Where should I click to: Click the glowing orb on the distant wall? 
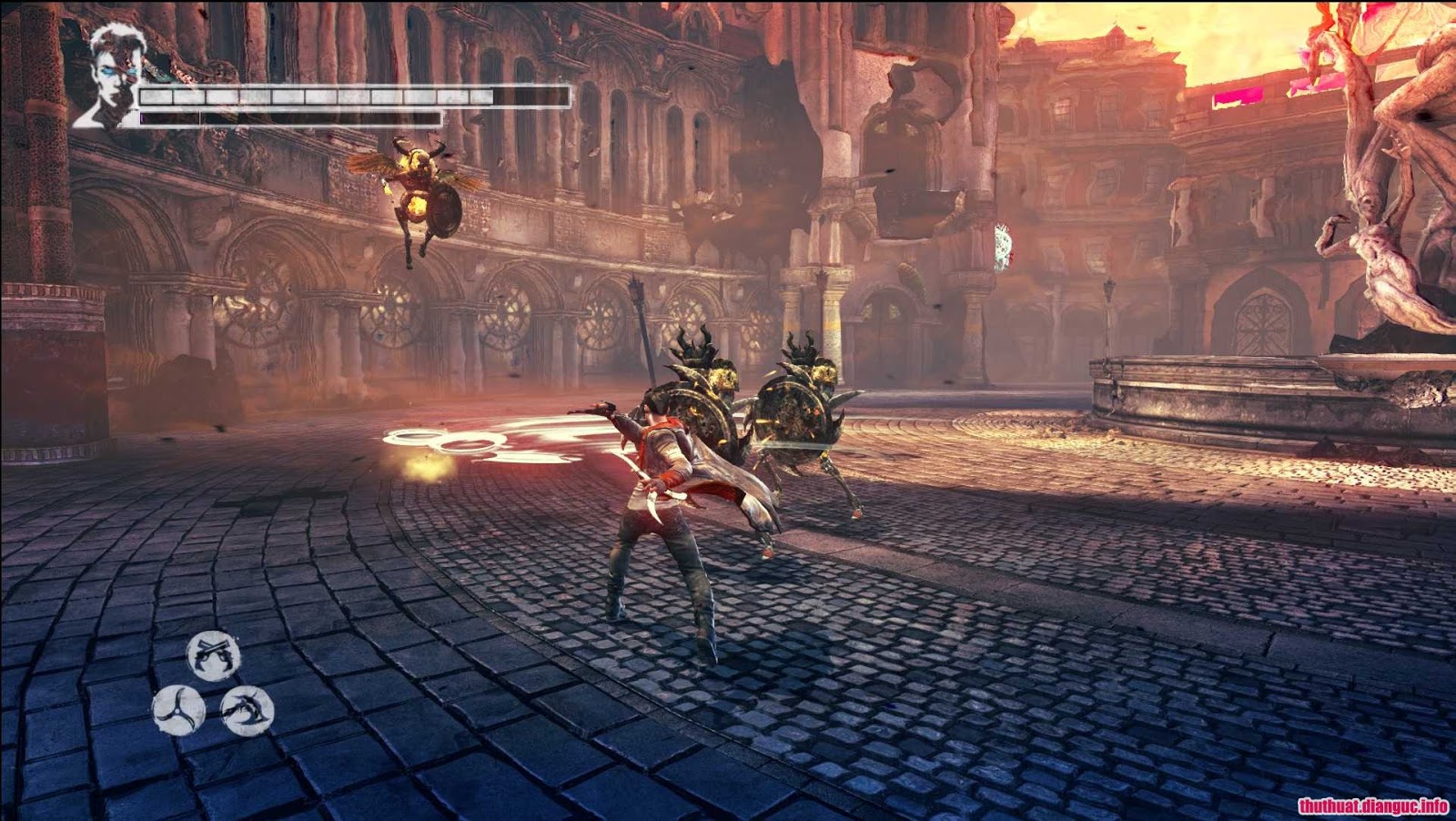click(1001, 246)
